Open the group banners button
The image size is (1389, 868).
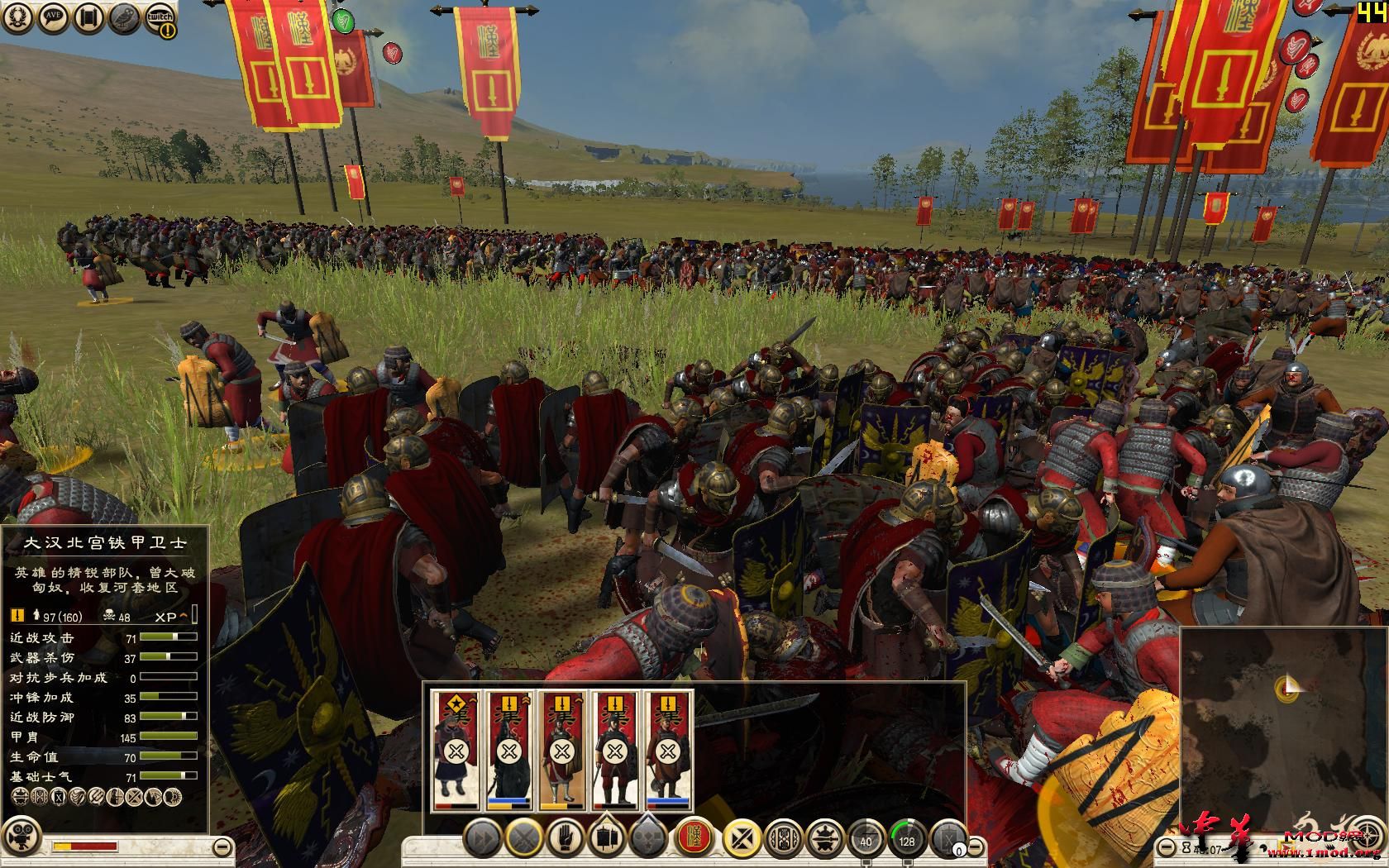coord(607,839)
